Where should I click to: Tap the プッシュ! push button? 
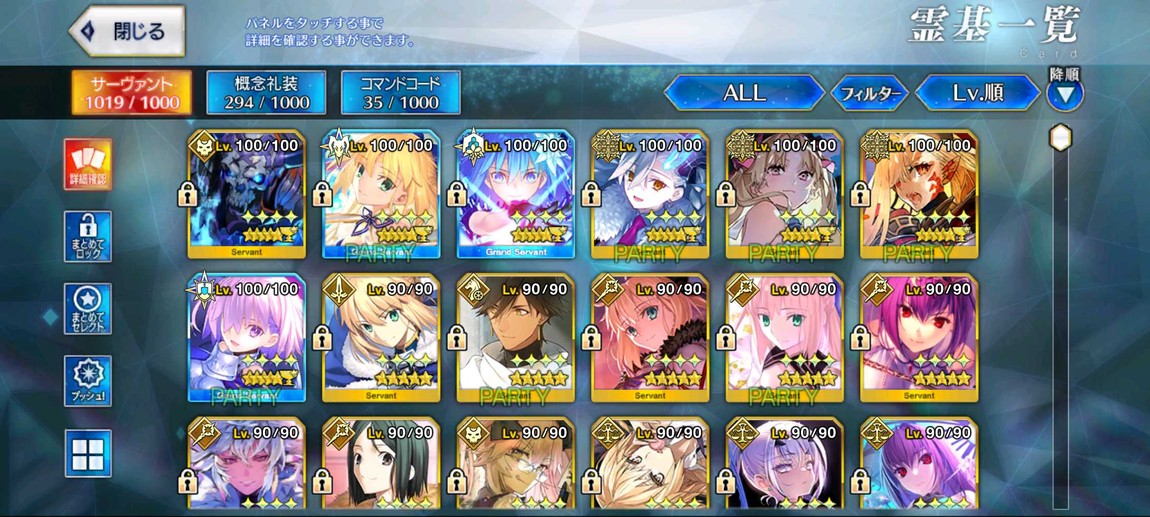tap(88, 381)
